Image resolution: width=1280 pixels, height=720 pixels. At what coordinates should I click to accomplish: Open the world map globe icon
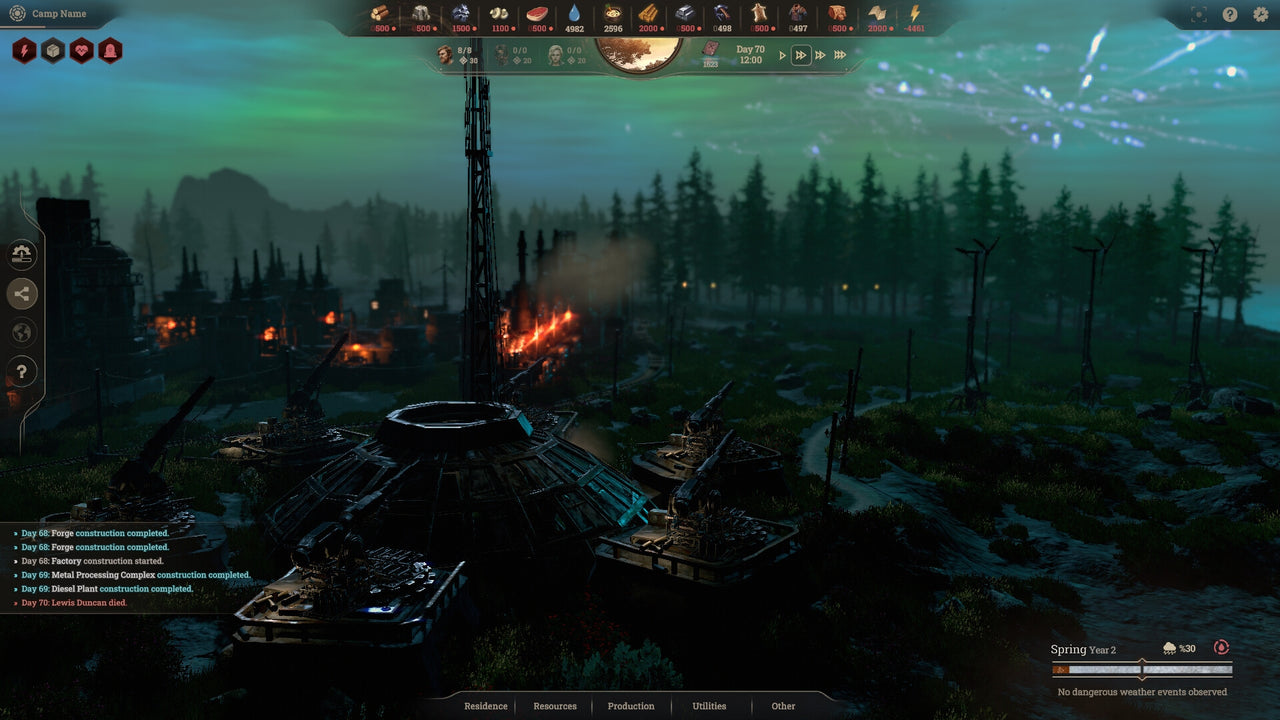(x=22, y=332)
